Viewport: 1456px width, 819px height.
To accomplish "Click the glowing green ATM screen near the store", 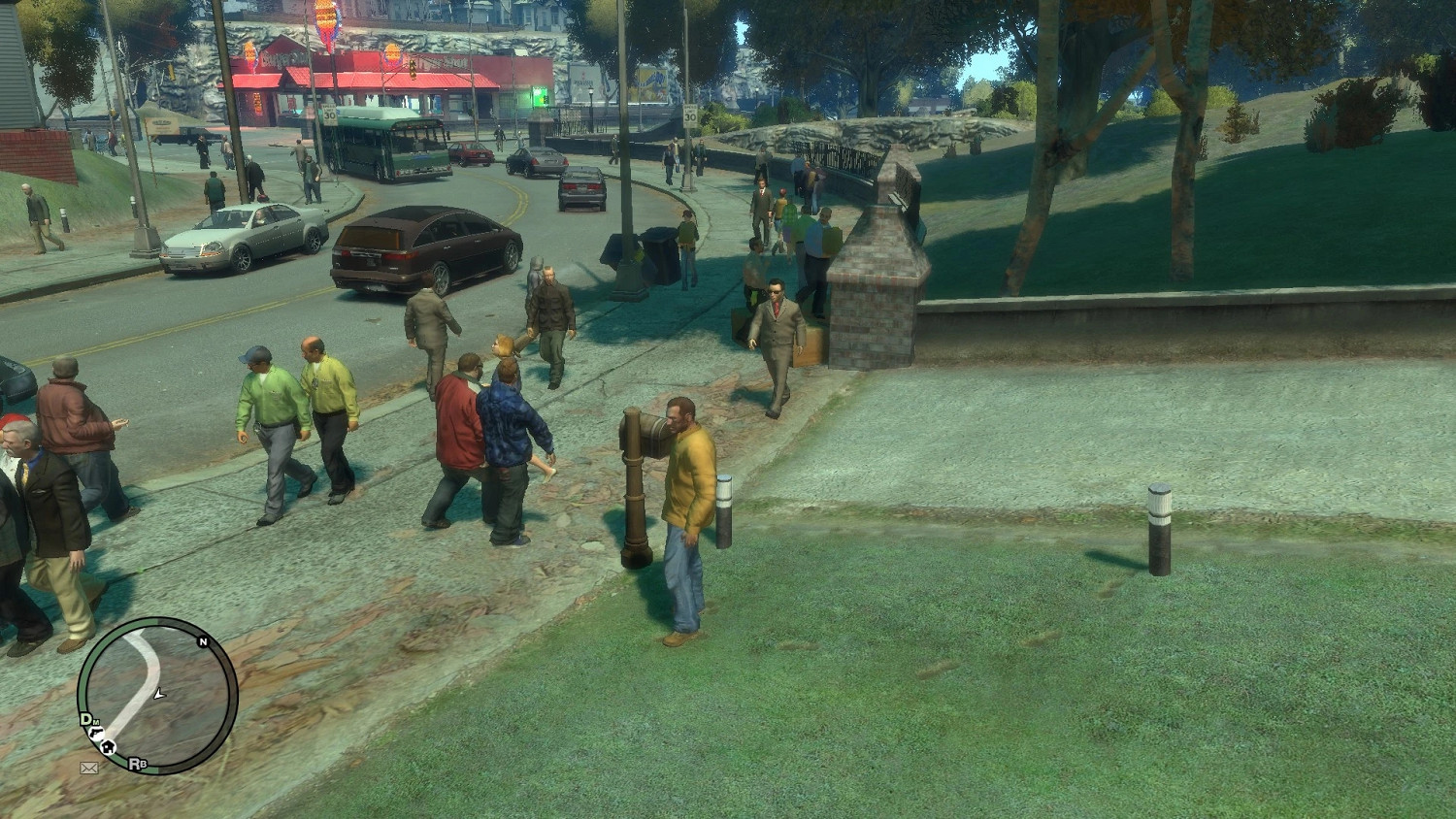I will (x=538, y=95).
